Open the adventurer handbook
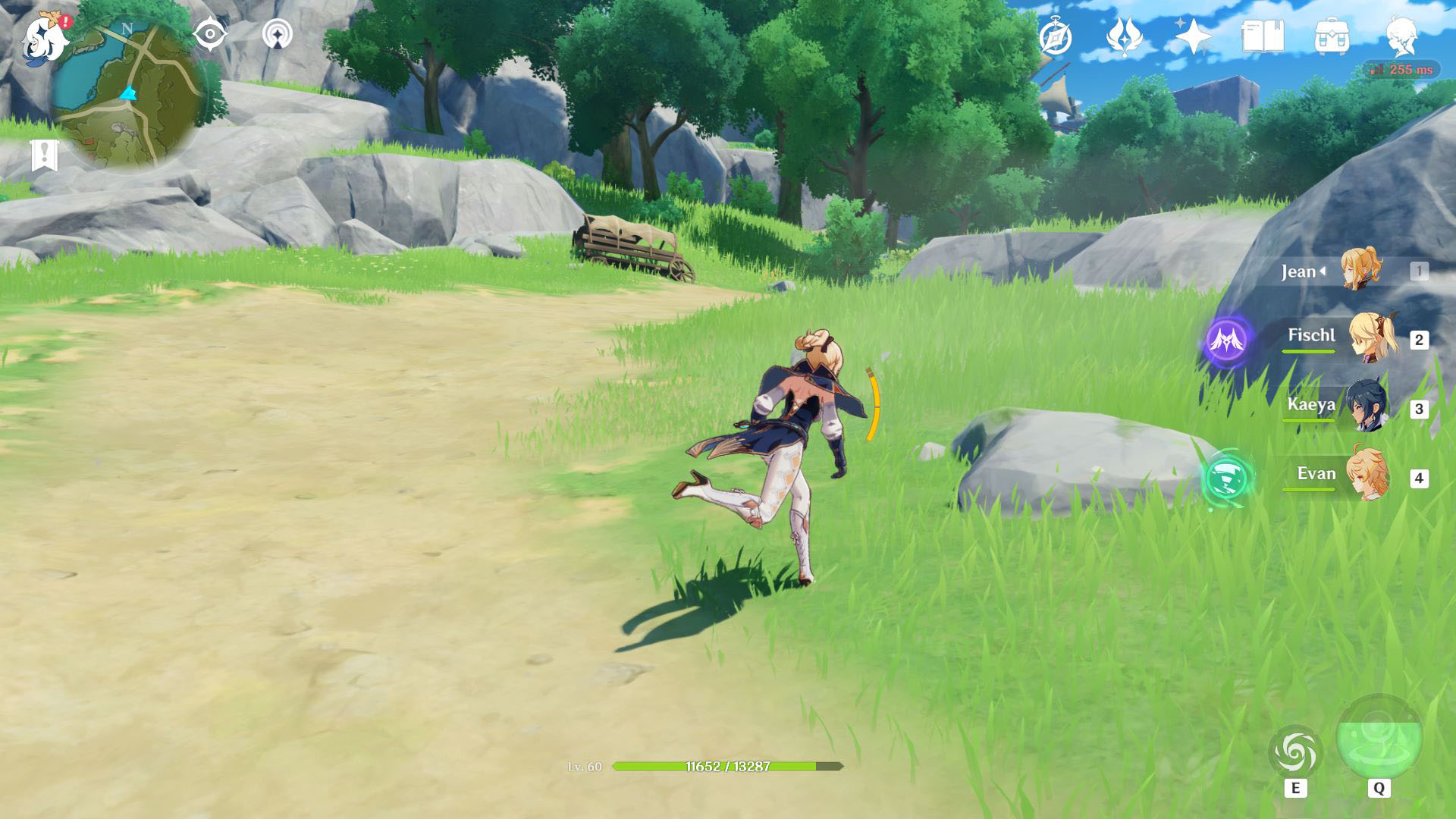 [1263, 36]
